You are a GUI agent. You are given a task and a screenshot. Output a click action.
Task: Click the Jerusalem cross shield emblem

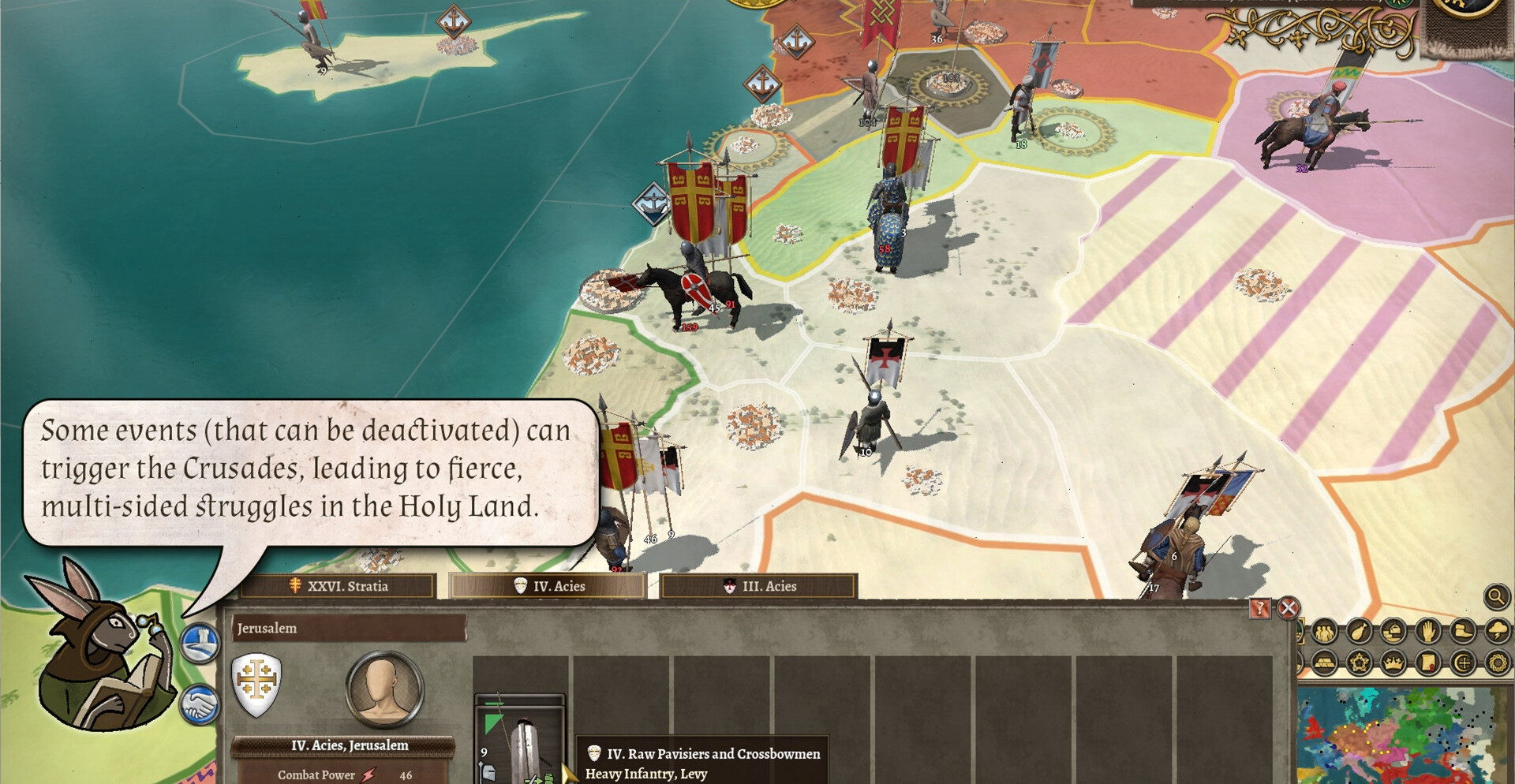tap(256, 683)
